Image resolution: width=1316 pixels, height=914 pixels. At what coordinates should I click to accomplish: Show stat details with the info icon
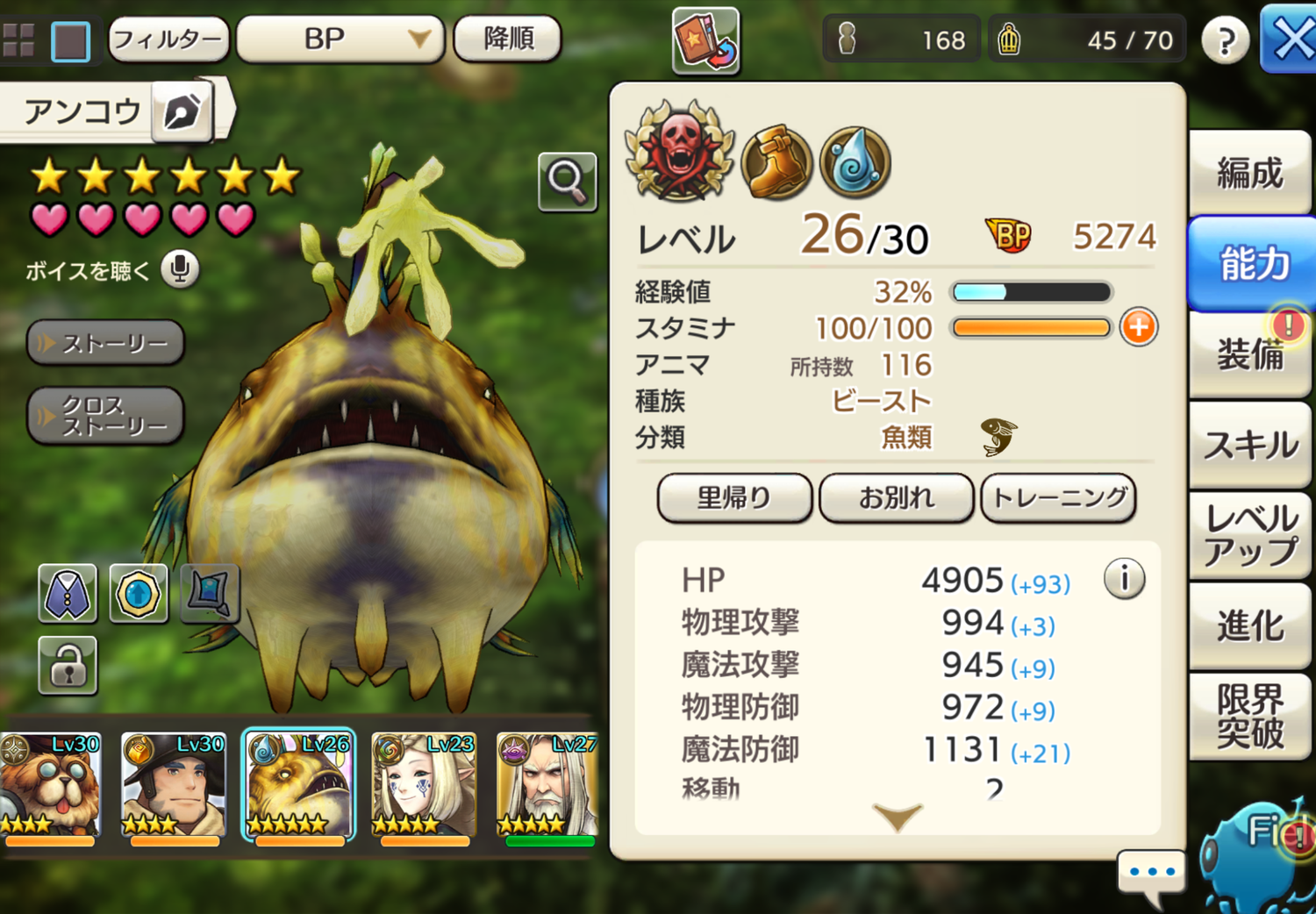(1124, 579)
